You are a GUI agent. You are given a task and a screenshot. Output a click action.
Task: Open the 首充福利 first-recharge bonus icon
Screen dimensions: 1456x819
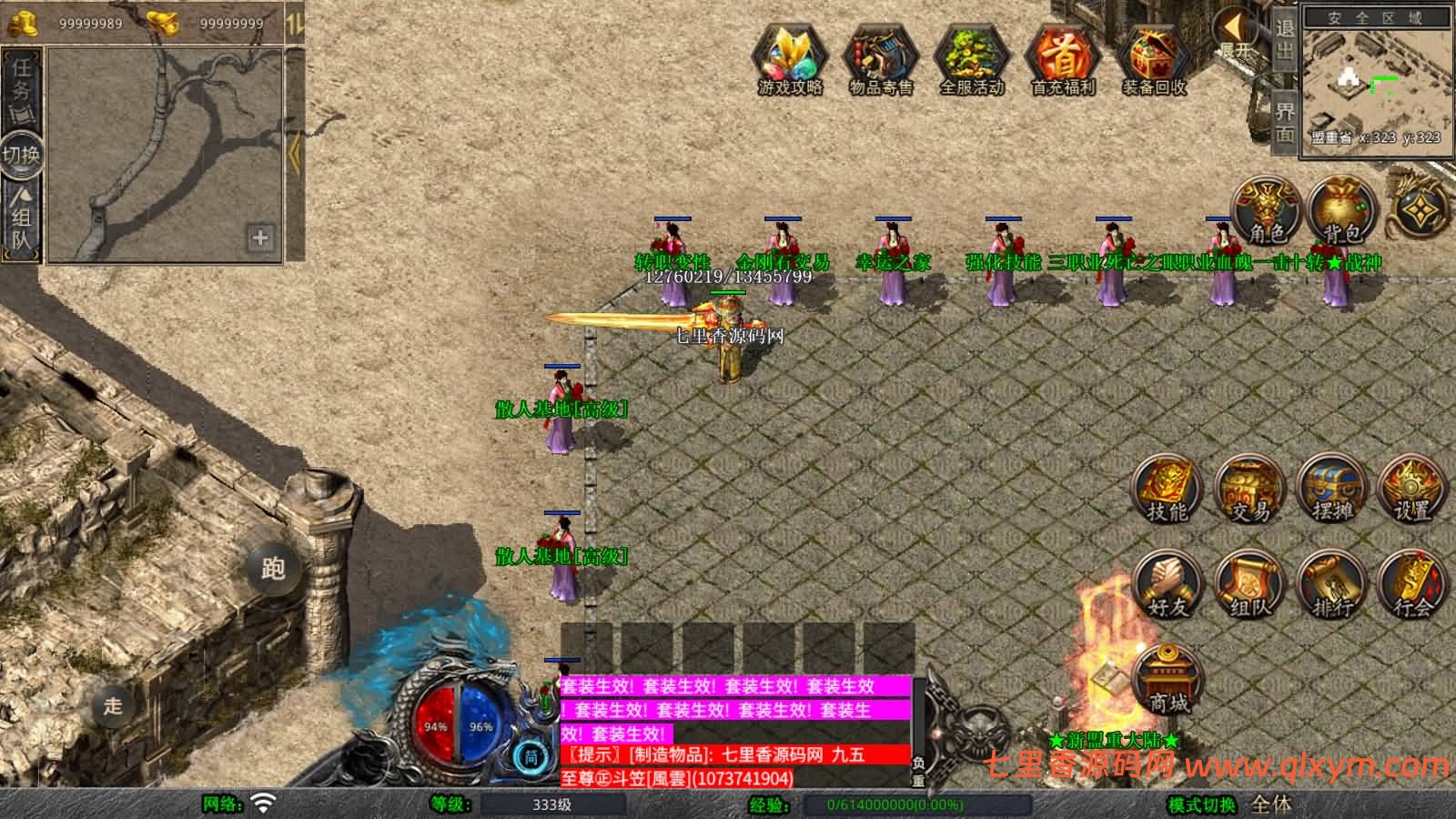pos(1062,59)
